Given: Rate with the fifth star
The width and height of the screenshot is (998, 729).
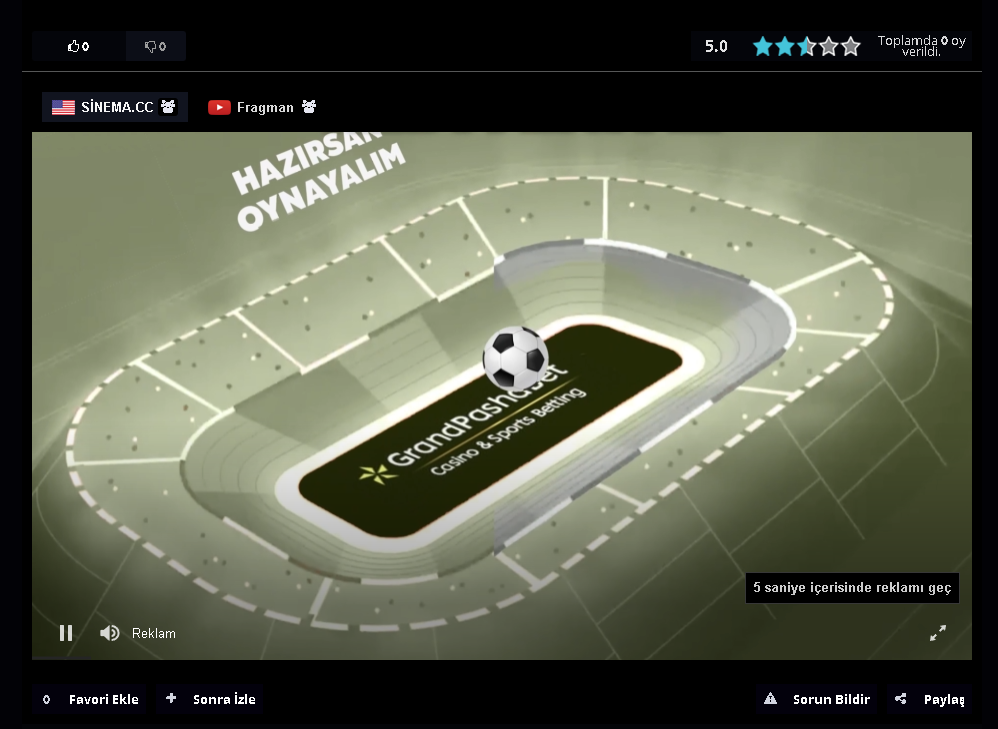Looking at the screenshot, I should tap(851, 46).
